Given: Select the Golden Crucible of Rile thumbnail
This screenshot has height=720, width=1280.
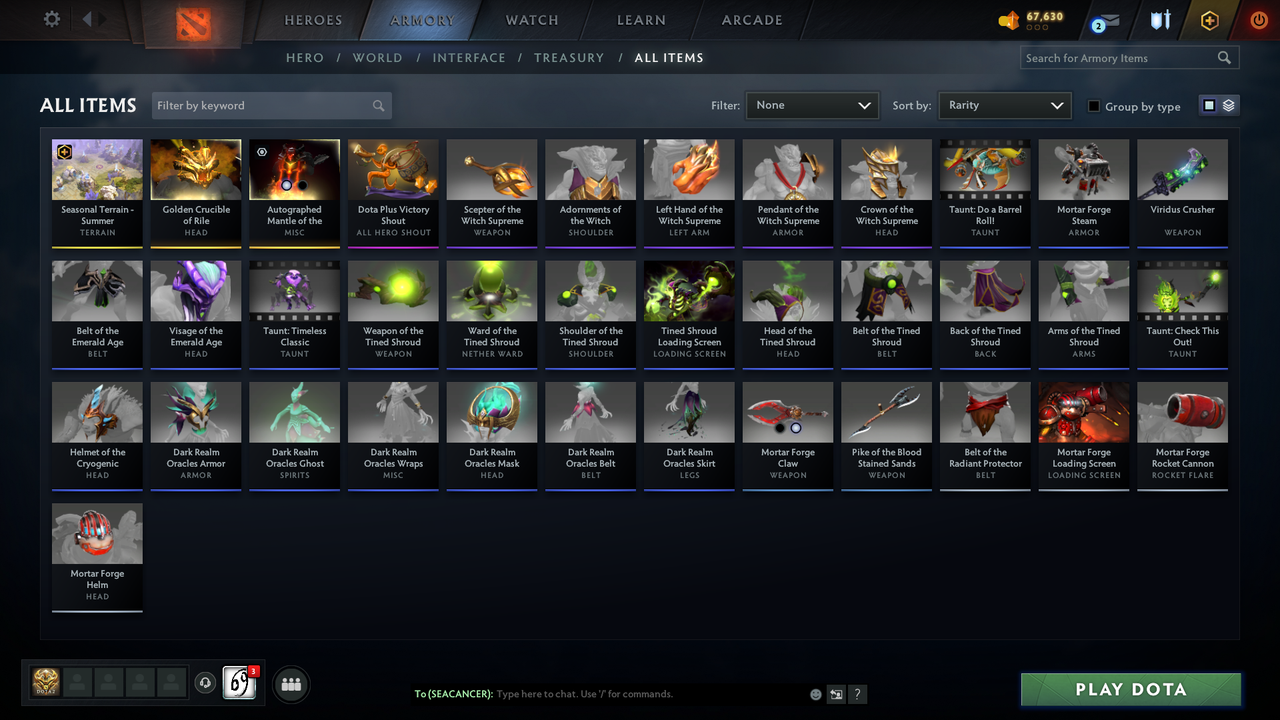Looking at the screenshot, I should pyautogui.click(x=195, y=169).
